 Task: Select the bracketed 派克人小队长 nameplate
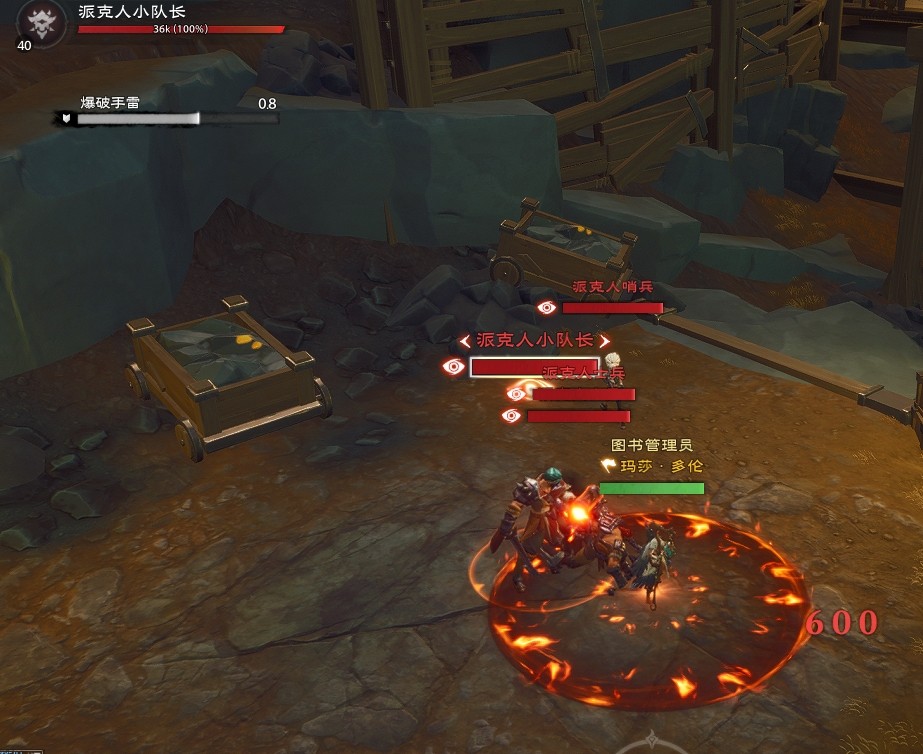click(x=533, y=341)
